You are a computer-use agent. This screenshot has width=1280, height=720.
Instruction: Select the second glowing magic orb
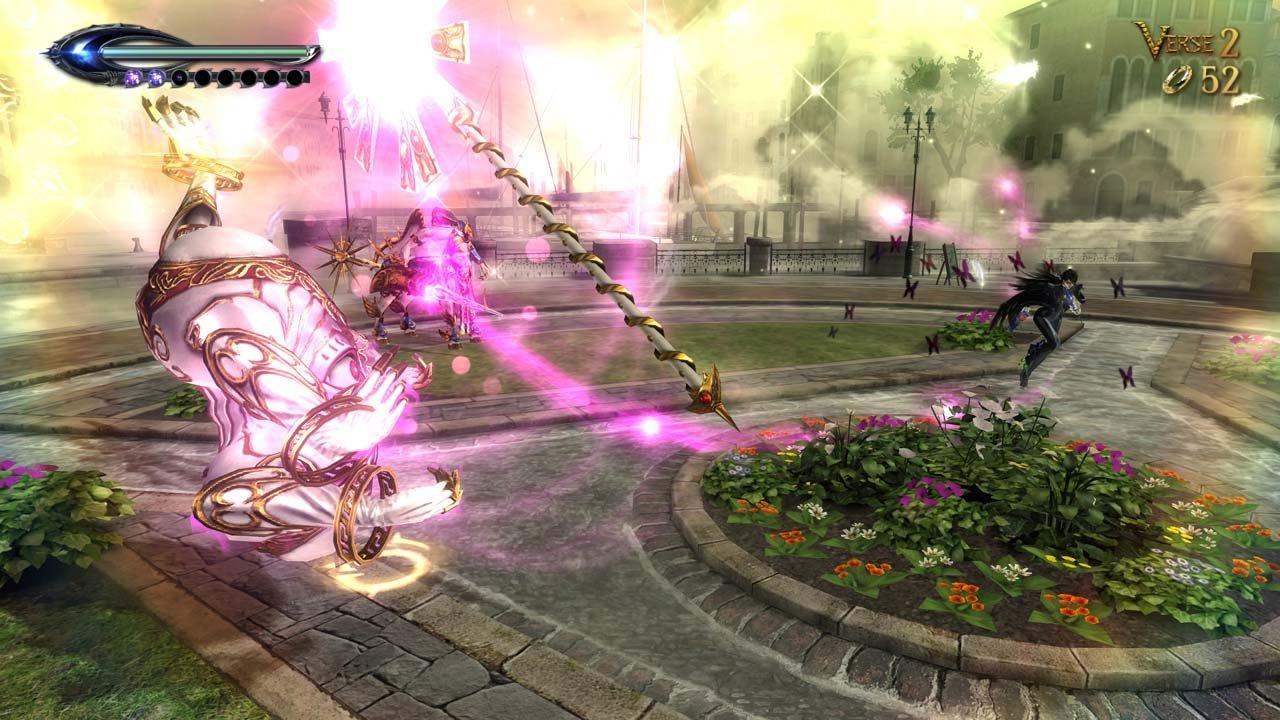(157, 78)
